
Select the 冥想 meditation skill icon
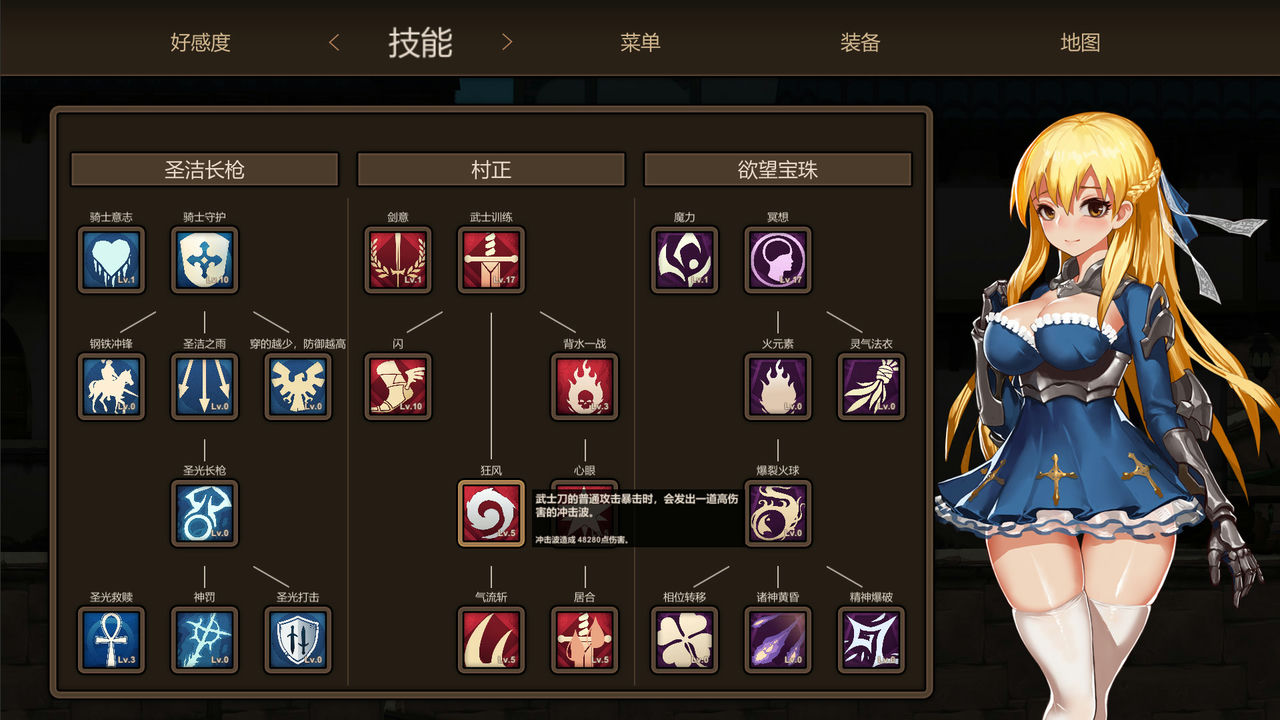coord(778,261)
